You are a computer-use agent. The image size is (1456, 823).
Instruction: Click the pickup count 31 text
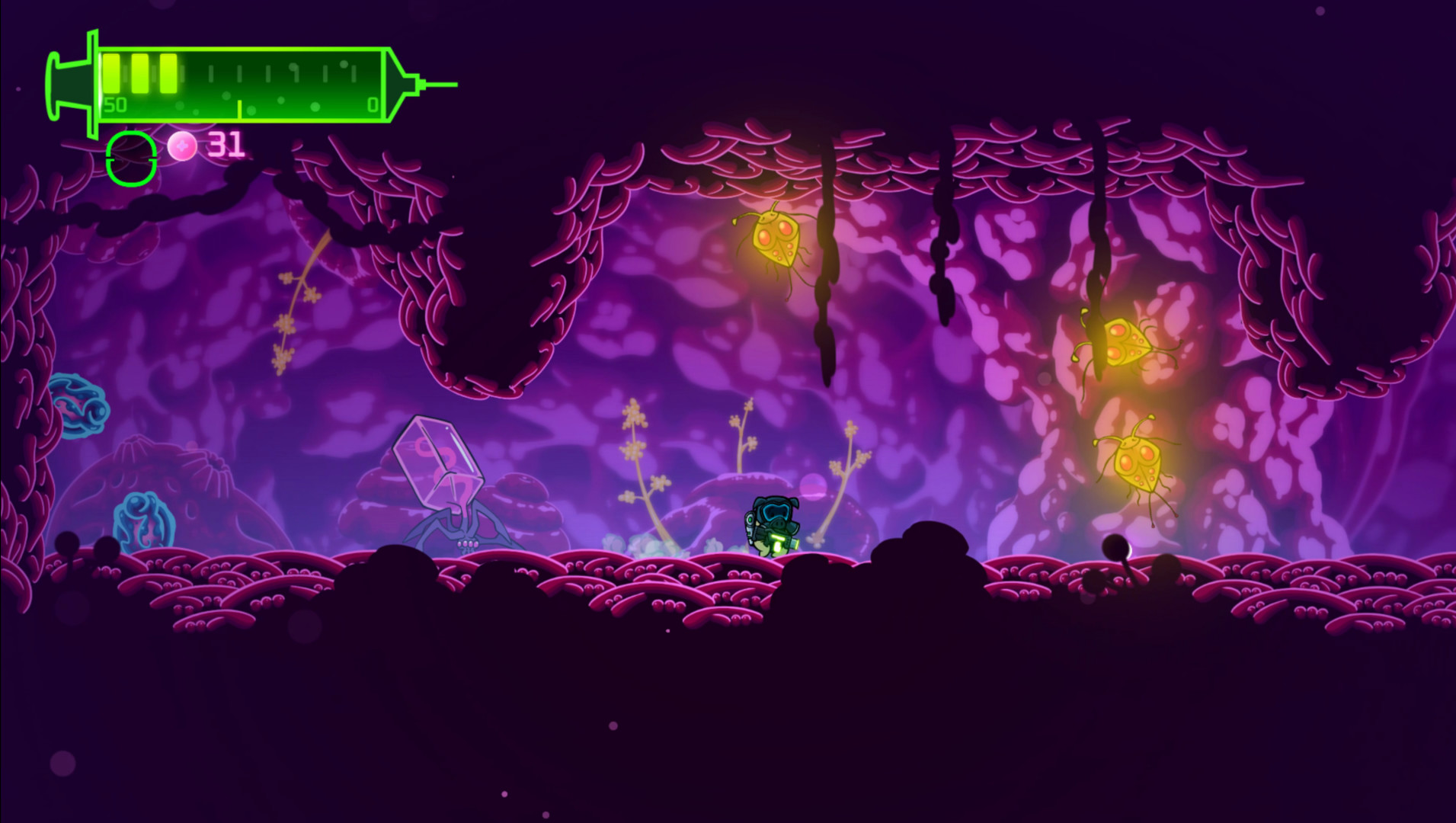[226, 145]
